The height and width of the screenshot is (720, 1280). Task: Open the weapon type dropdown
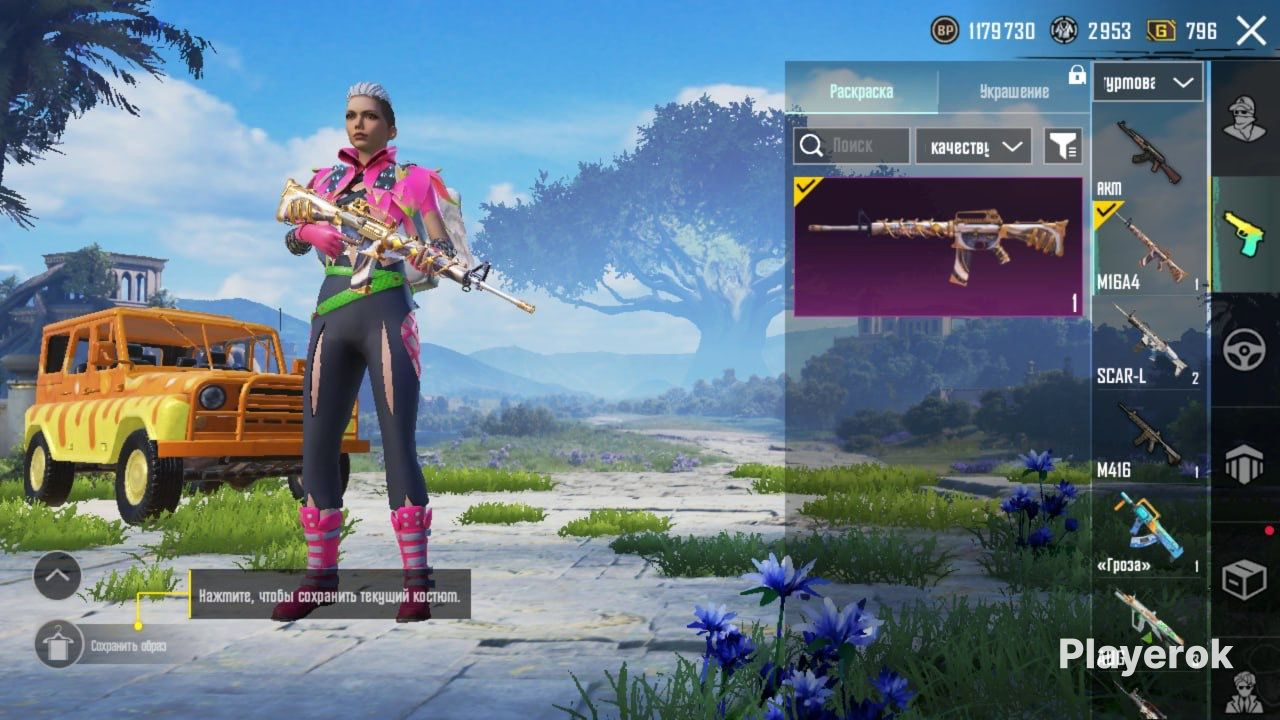tap(1147, 82)
